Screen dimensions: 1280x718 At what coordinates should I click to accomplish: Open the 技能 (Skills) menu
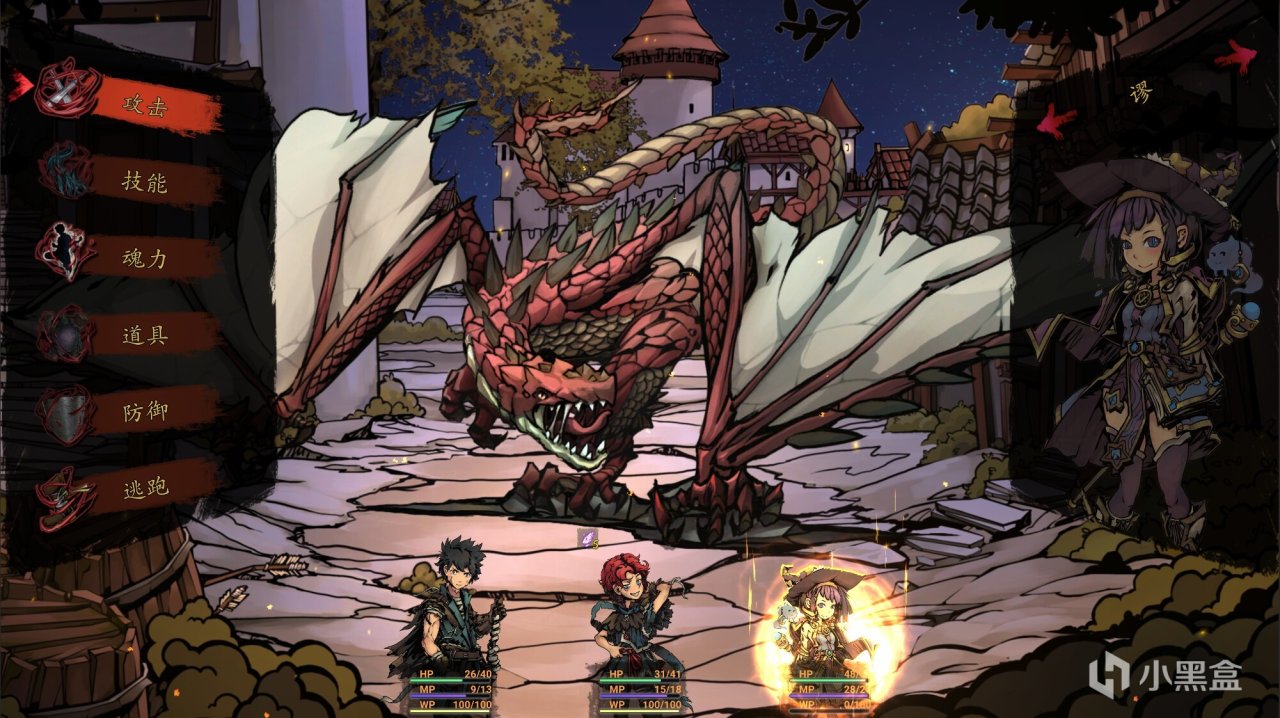point(145,183)
